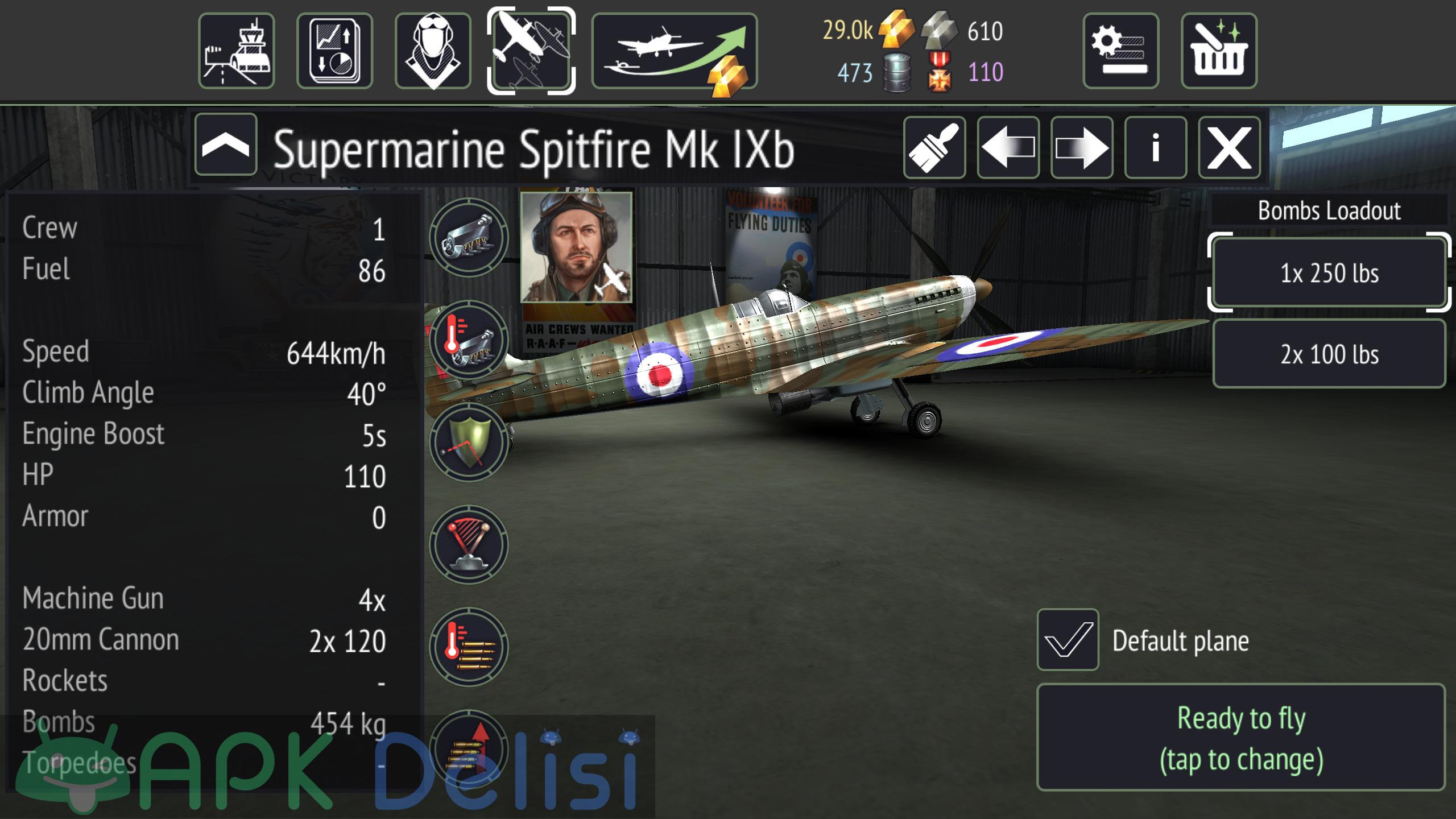Open the shop basket
This screenshot has width=1456, height=819.
(x=1219, y=51)
